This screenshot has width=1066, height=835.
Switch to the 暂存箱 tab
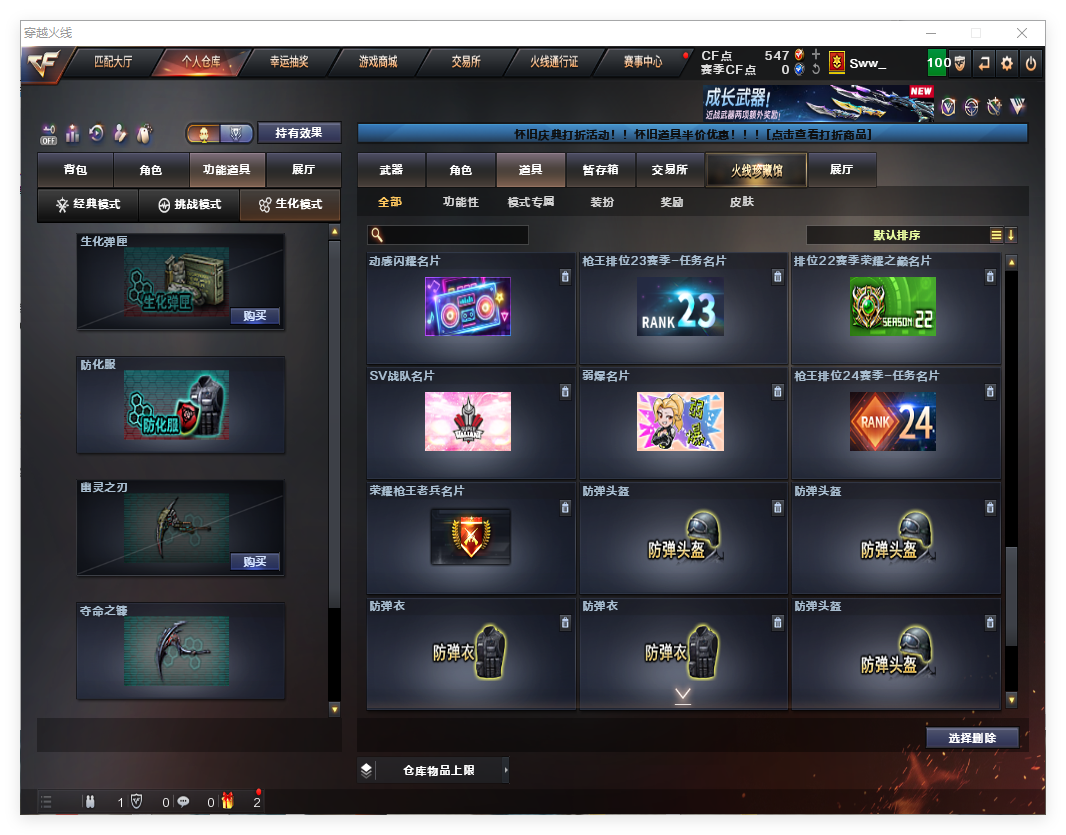pos(601,170)
